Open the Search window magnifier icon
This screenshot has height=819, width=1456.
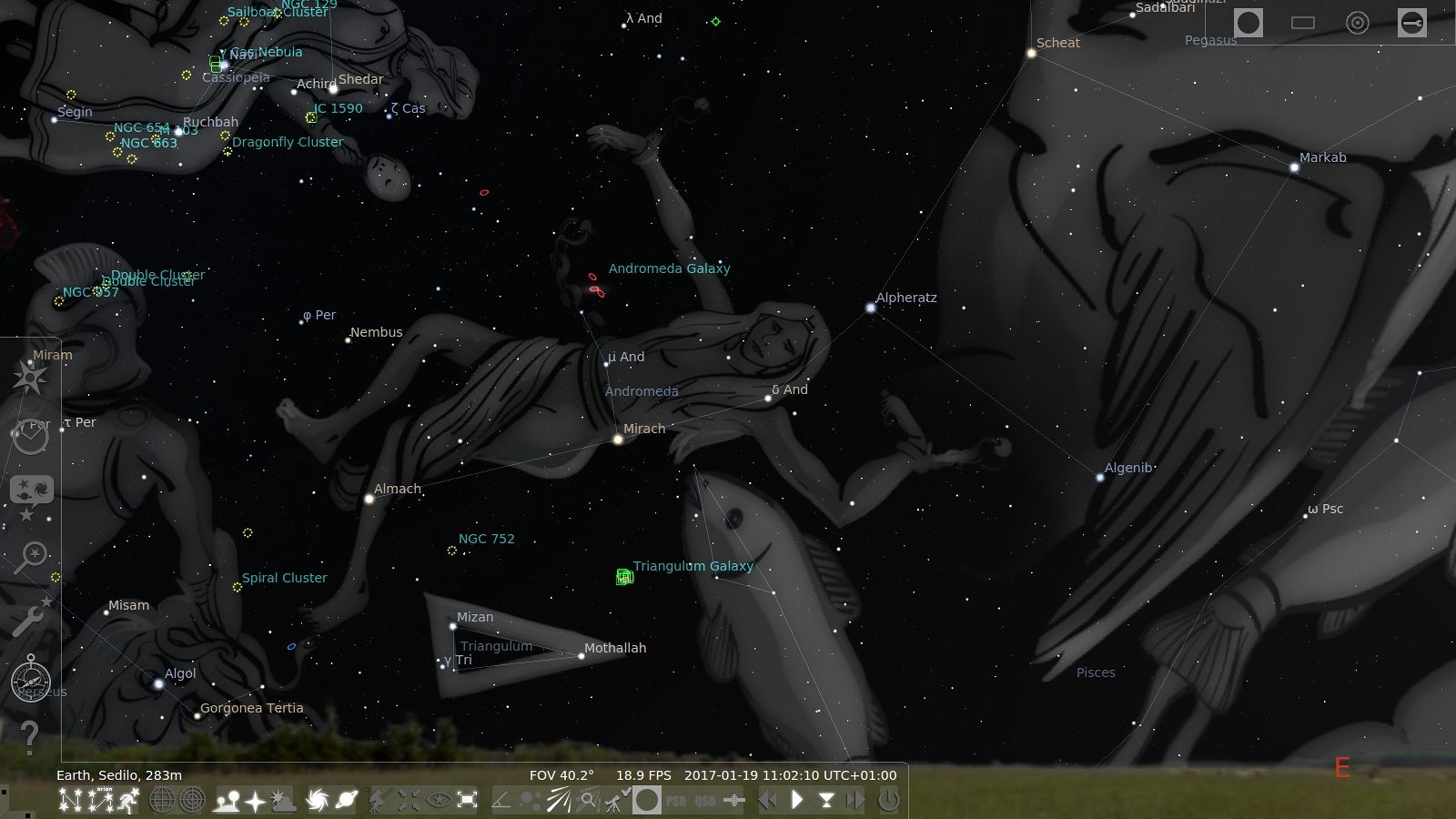click(x=31, y=557)
